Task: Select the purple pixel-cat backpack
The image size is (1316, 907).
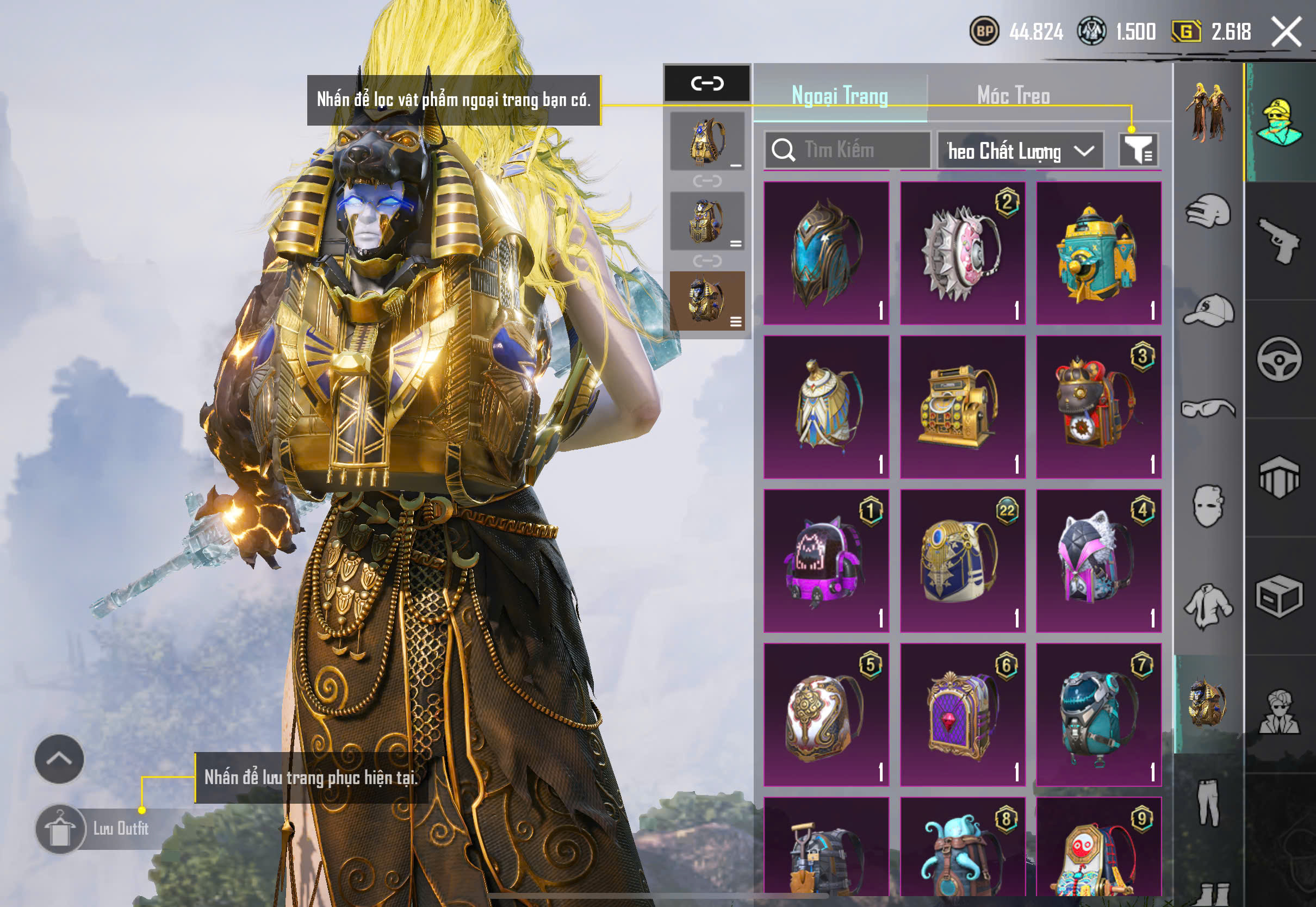Action: coord(826,561)
